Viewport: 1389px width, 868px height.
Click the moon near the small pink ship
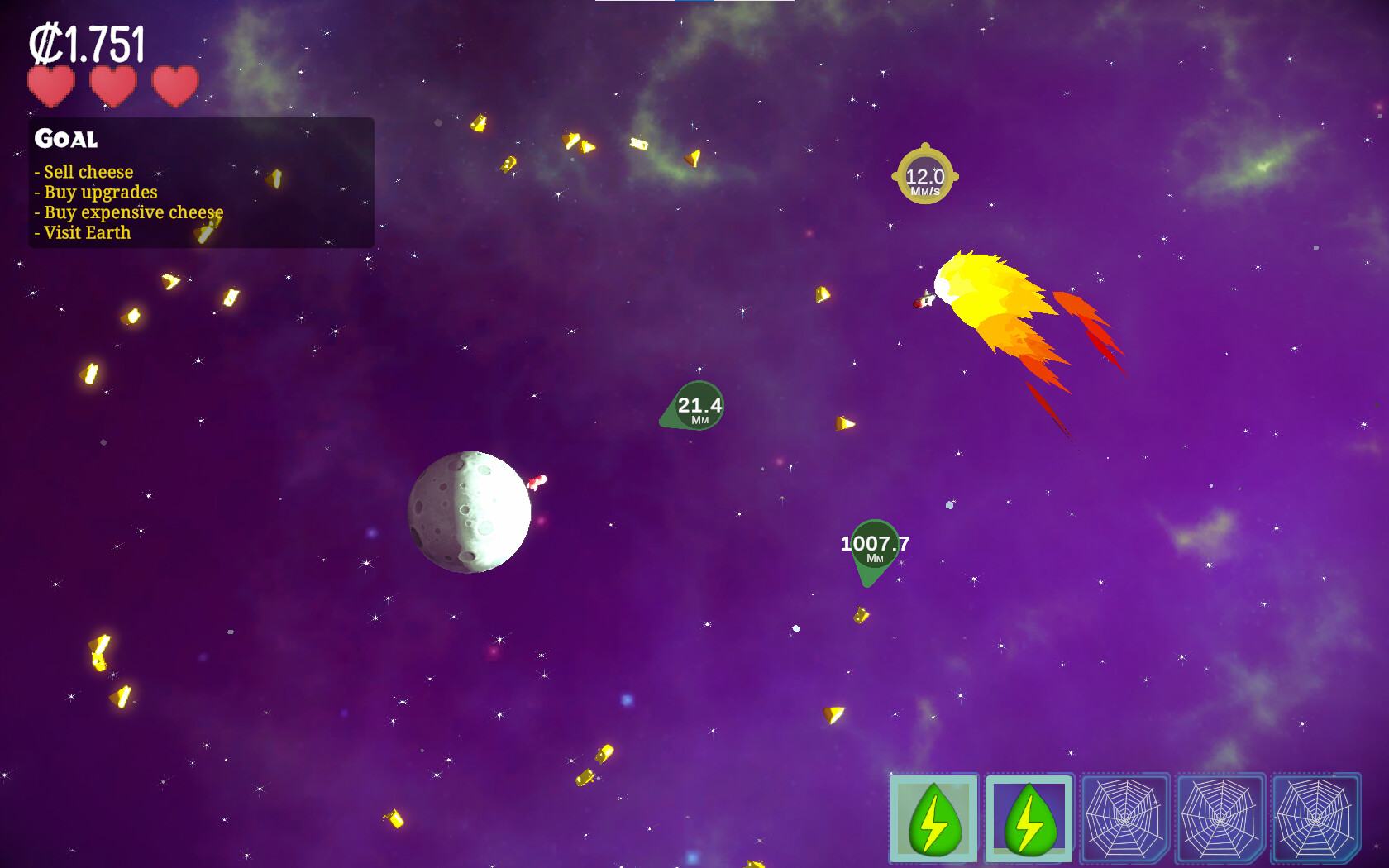[468, 513]
